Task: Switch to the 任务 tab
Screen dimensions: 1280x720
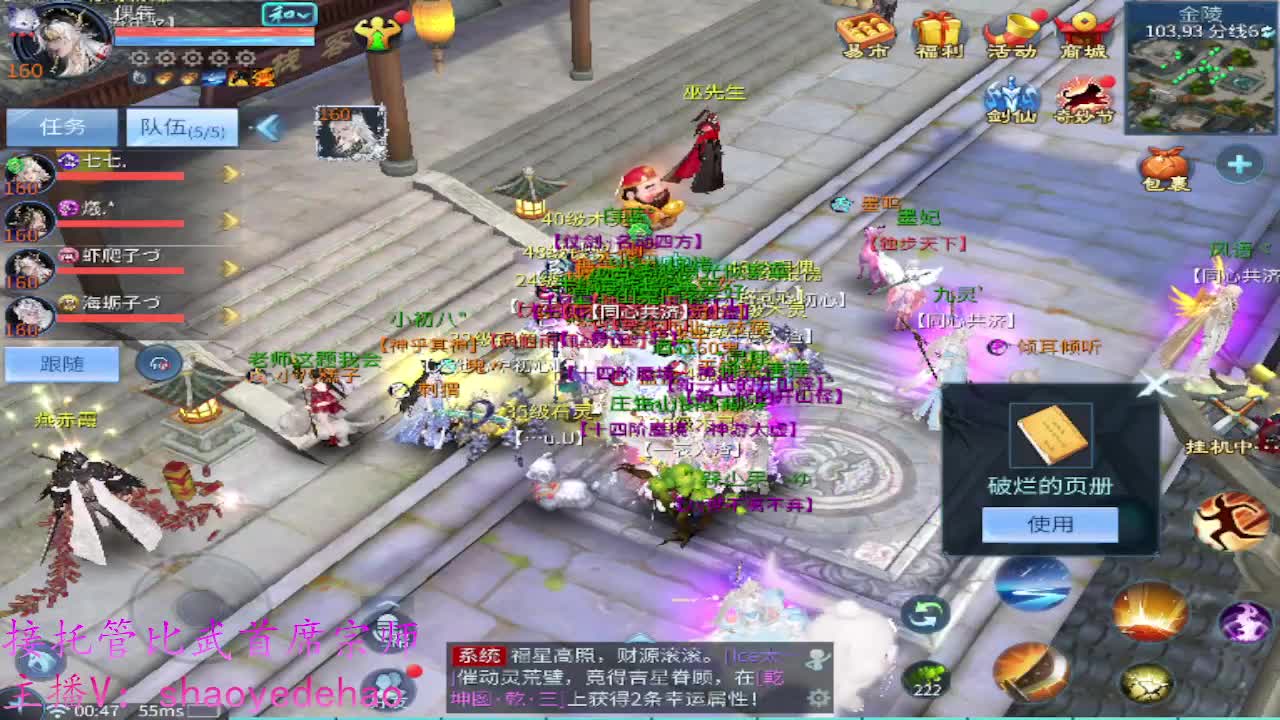Action: pyautogui.click(x=62, y=127)
